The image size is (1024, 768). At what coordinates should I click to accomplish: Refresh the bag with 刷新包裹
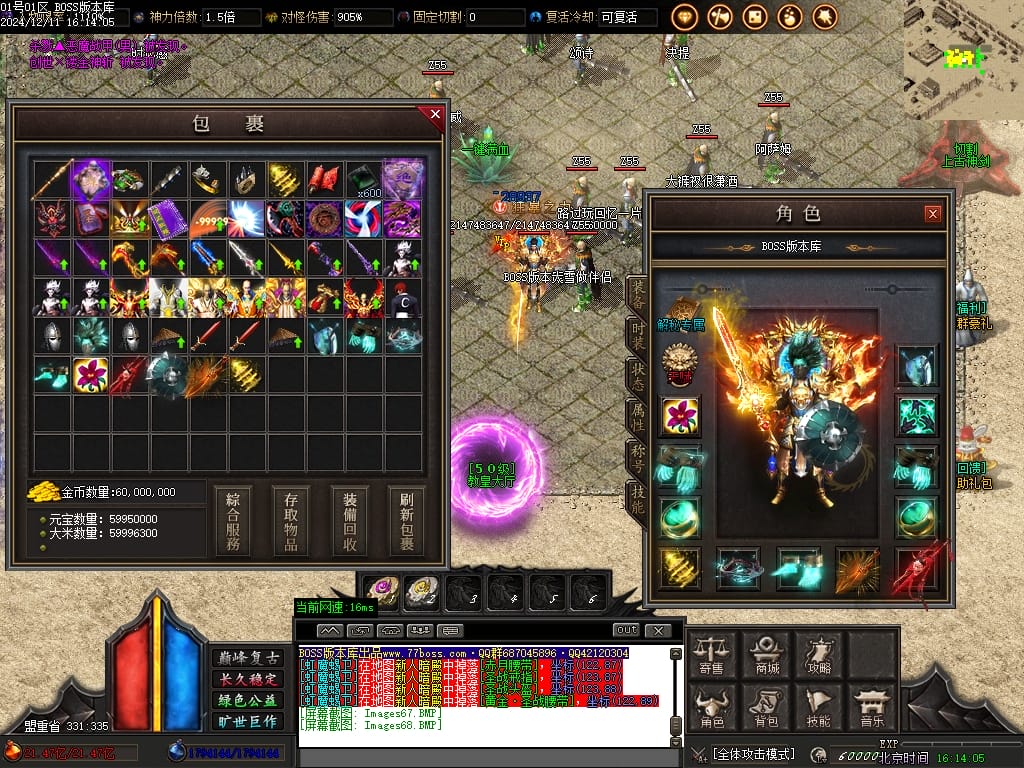pyautogui.click(x=407, y=521)
